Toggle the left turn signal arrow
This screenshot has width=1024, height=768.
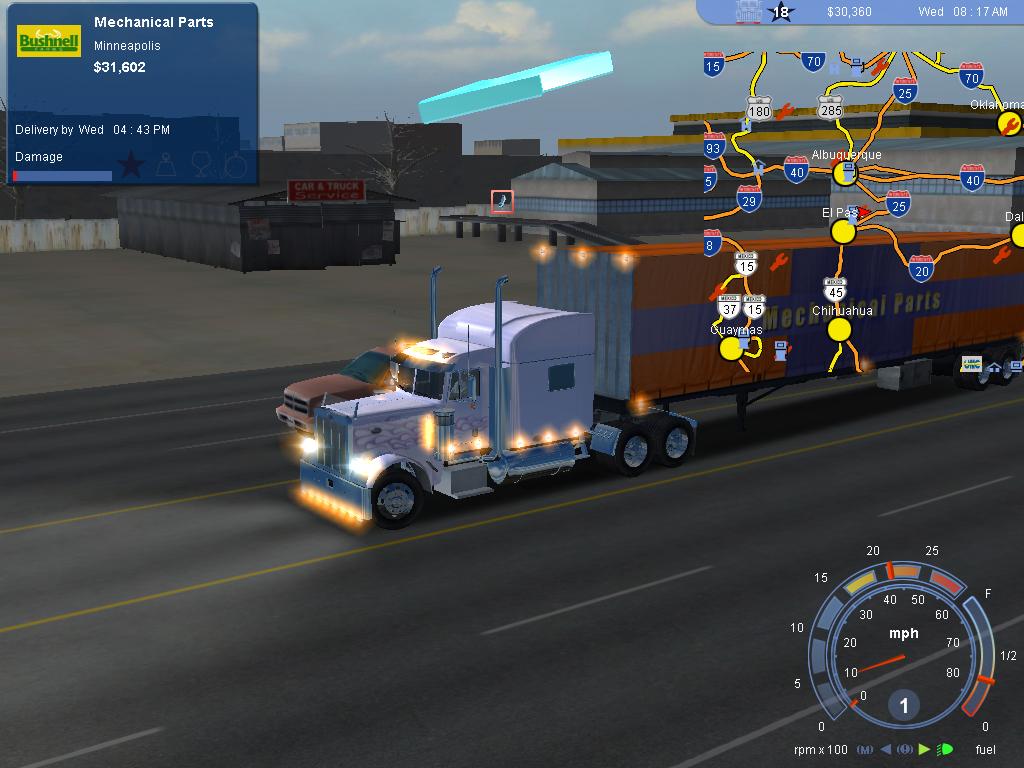(885, 749)
